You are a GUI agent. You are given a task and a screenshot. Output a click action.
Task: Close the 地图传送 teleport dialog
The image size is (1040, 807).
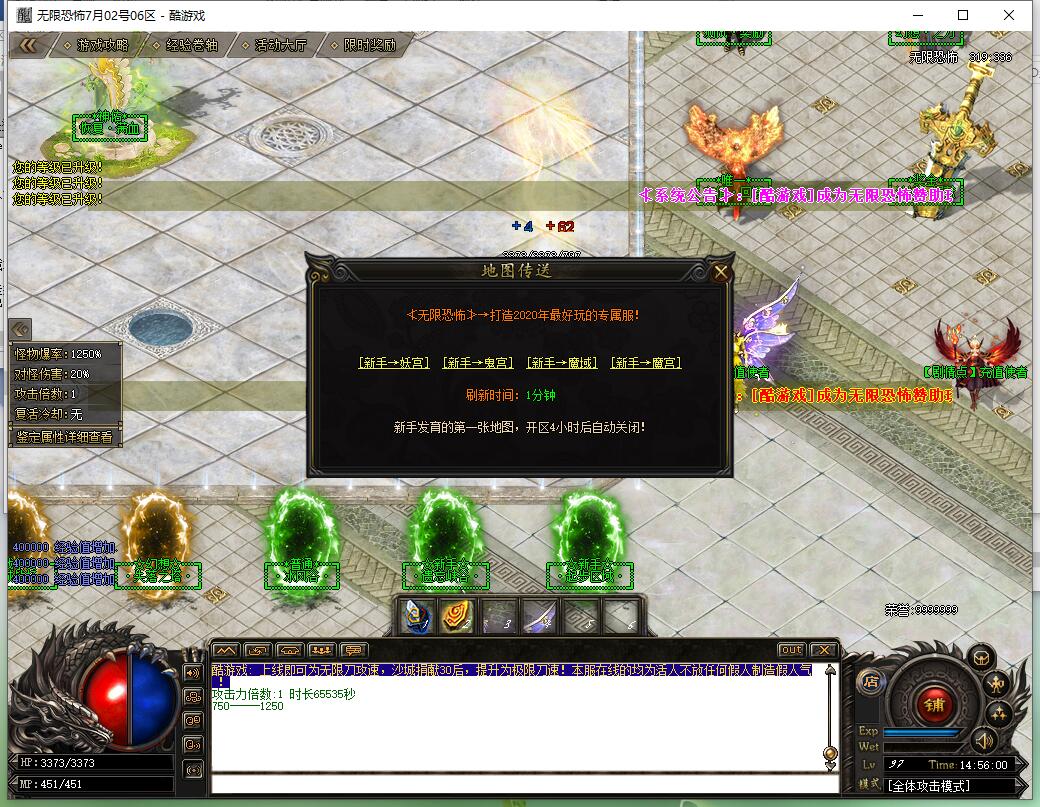click(721, 272)
